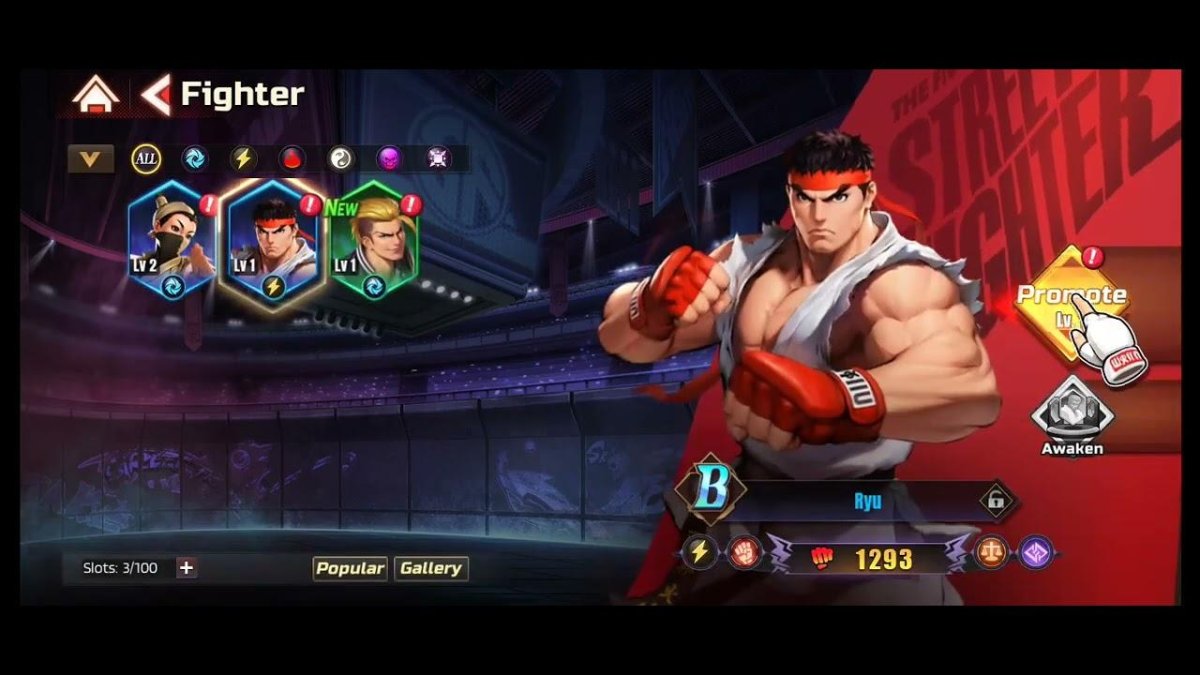This screenshot has width=1200, height=675.
Task: Open the Popular fighters list
Action: point(350,568)
